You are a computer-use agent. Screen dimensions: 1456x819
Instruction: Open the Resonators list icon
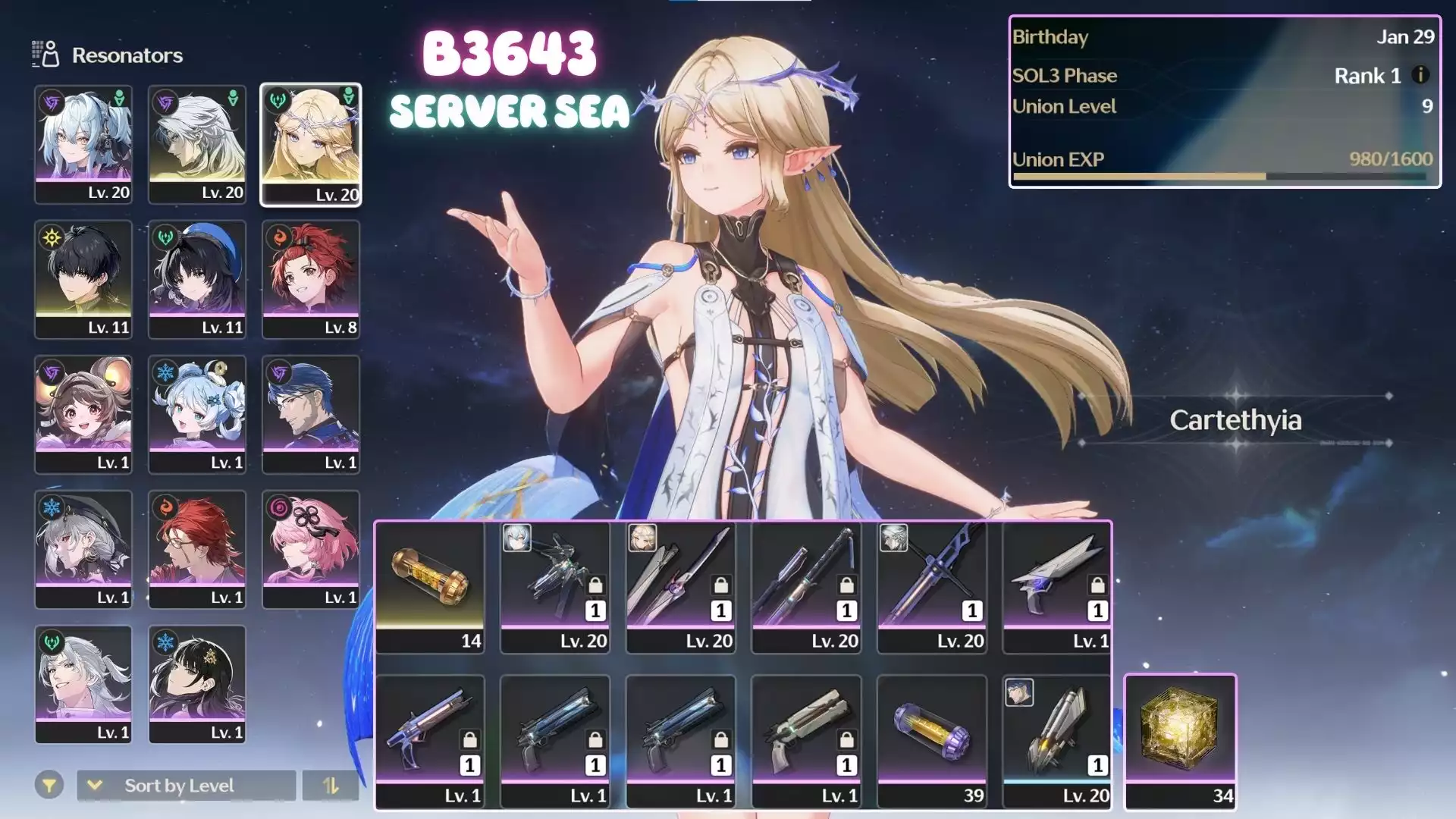point(45,55)
